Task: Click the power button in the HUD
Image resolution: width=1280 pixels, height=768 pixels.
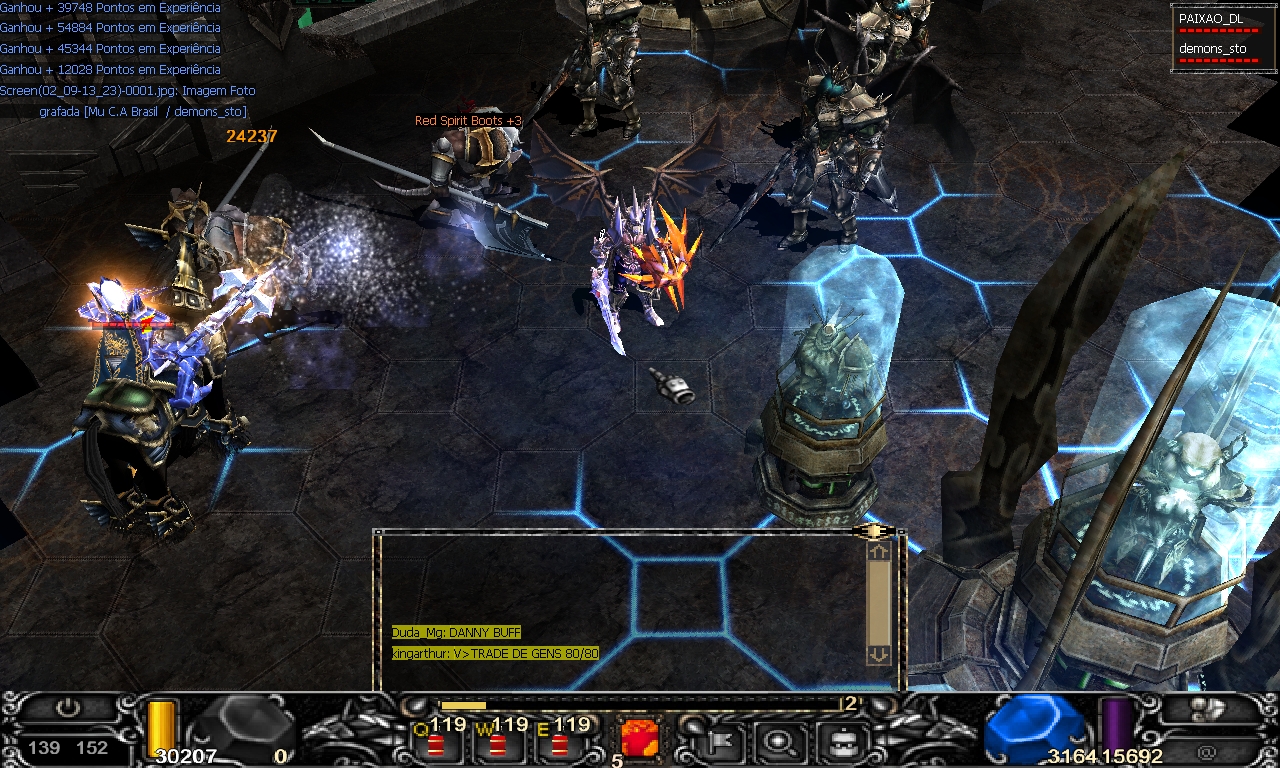Action: tap(67, 708)
